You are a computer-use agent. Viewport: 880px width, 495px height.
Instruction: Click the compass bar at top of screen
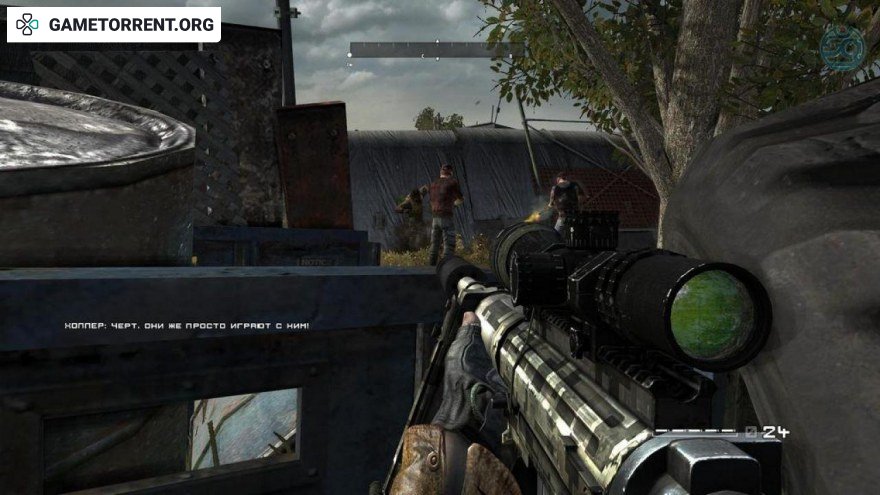(x=436, y=50)
